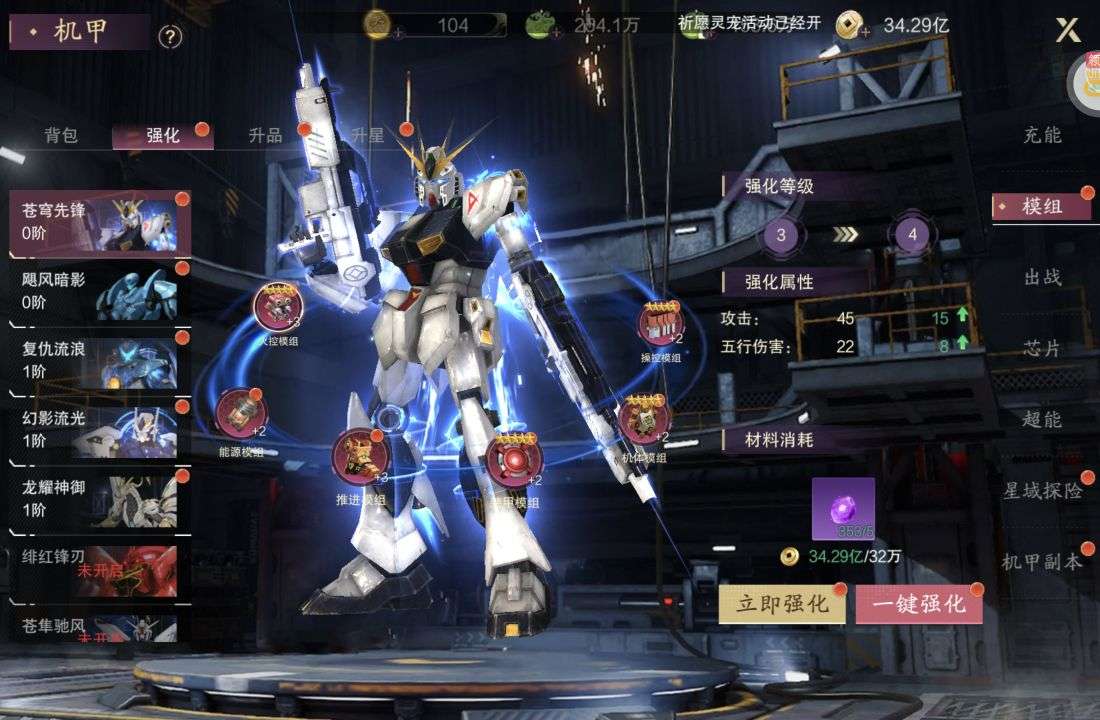Select the 苍穹先锋 mecha
Screen dimensions: 1100x720
click(98, 221)
